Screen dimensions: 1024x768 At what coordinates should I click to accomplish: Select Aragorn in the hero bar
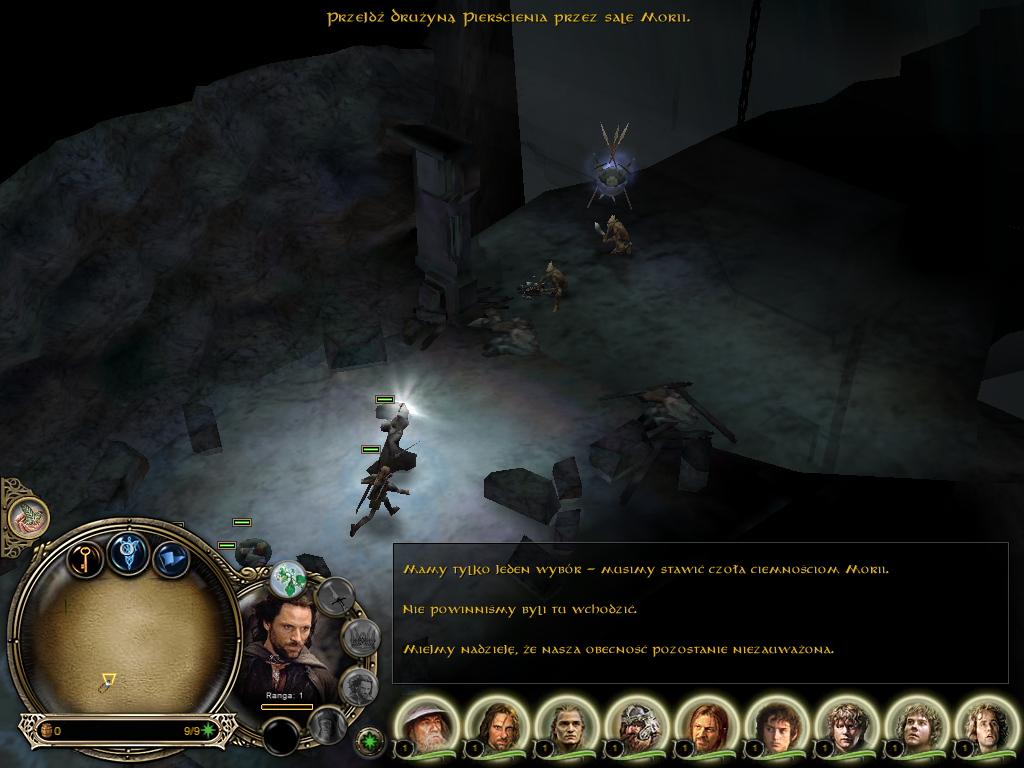click(x=498, y=726)
